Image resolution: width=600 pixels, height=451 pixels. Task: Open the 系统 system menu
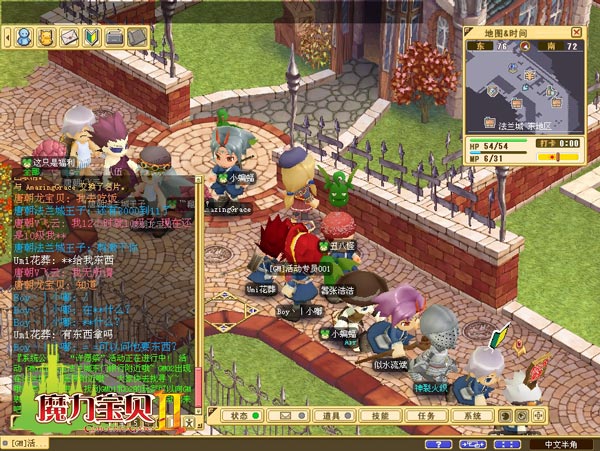472,415
